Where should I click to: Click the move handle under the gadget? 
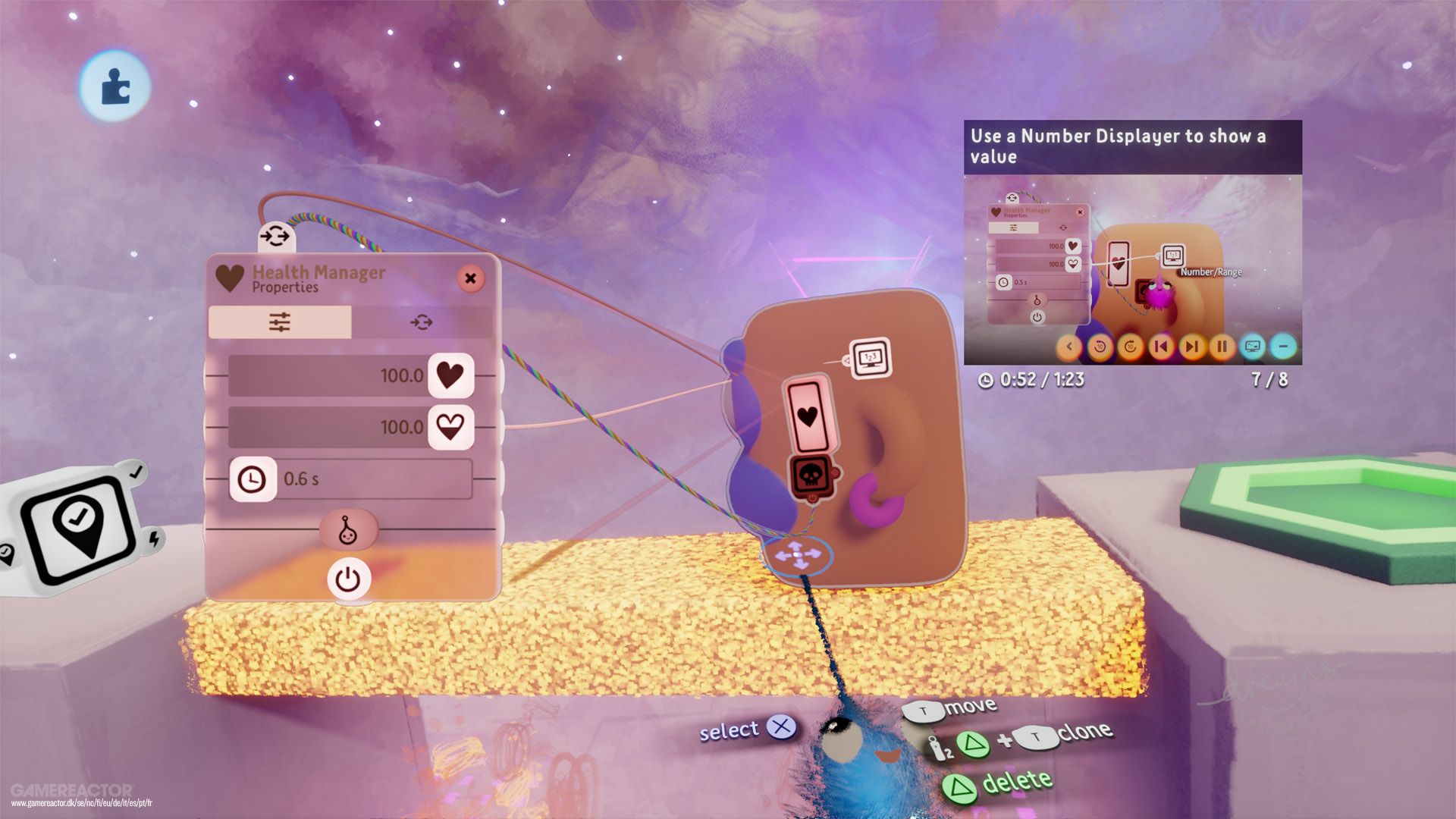pyautogui.click(x=796, y=556)
